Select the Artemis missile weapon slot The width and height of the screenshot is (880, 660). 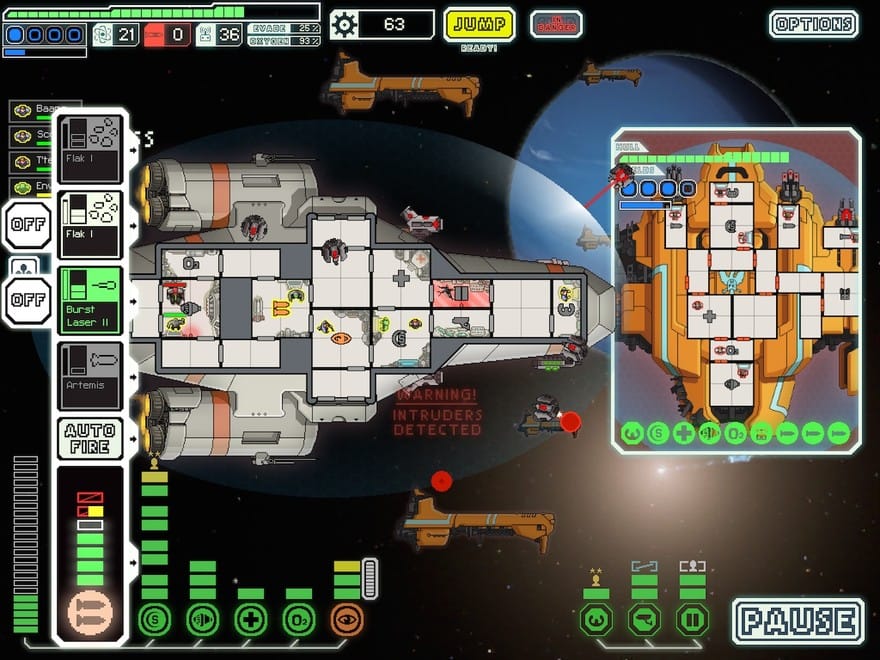click(90, 375)
